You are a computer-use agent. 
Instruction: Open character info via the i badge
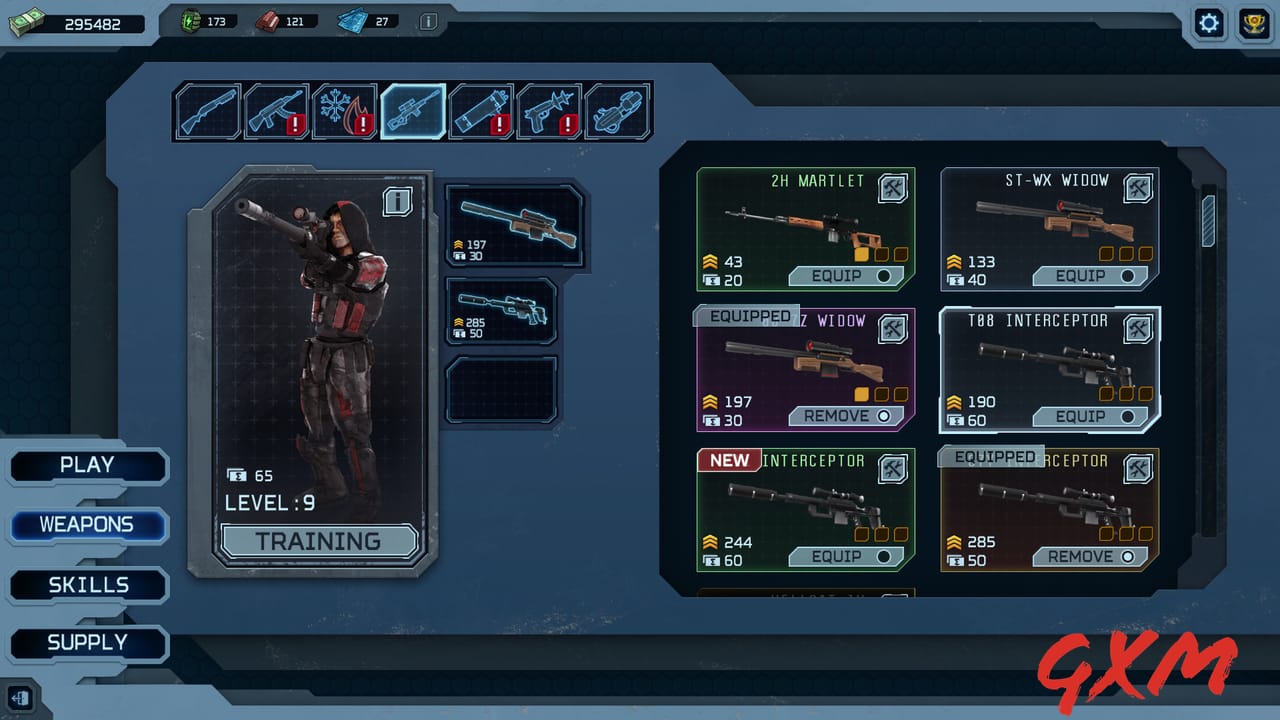tap(400, 199)
